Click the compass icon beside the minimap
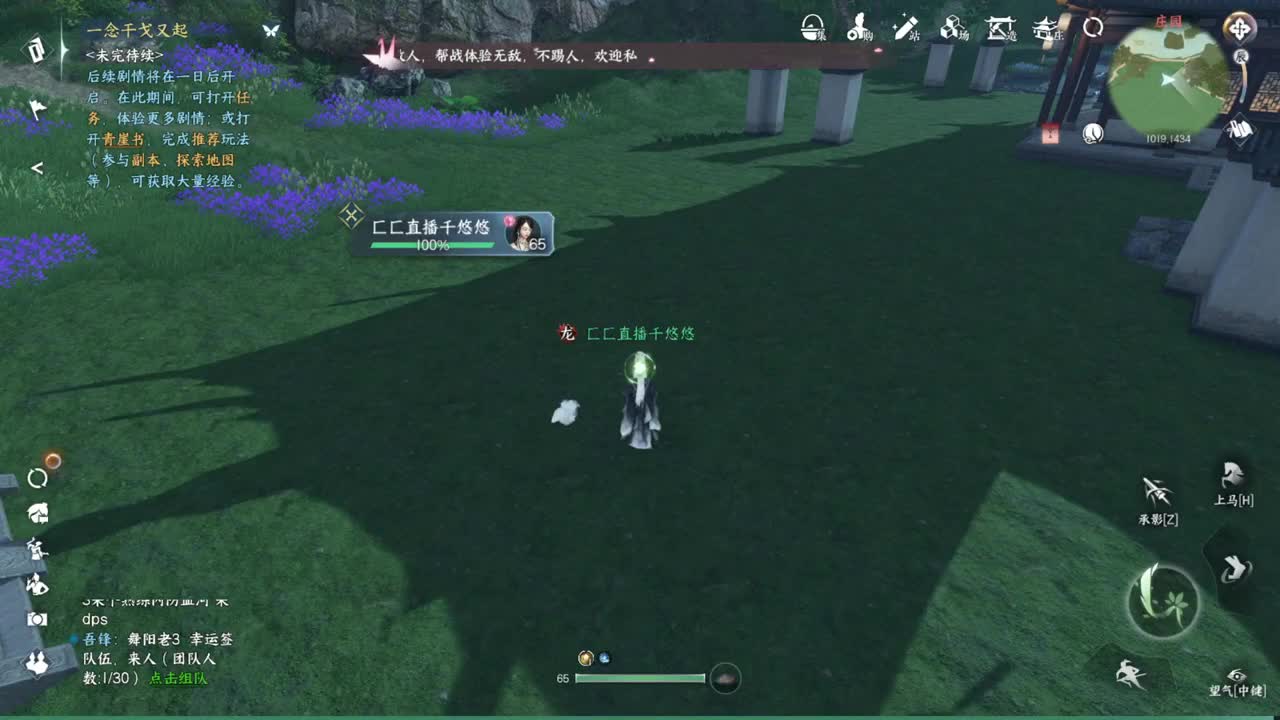 [x=1238, y=27]
